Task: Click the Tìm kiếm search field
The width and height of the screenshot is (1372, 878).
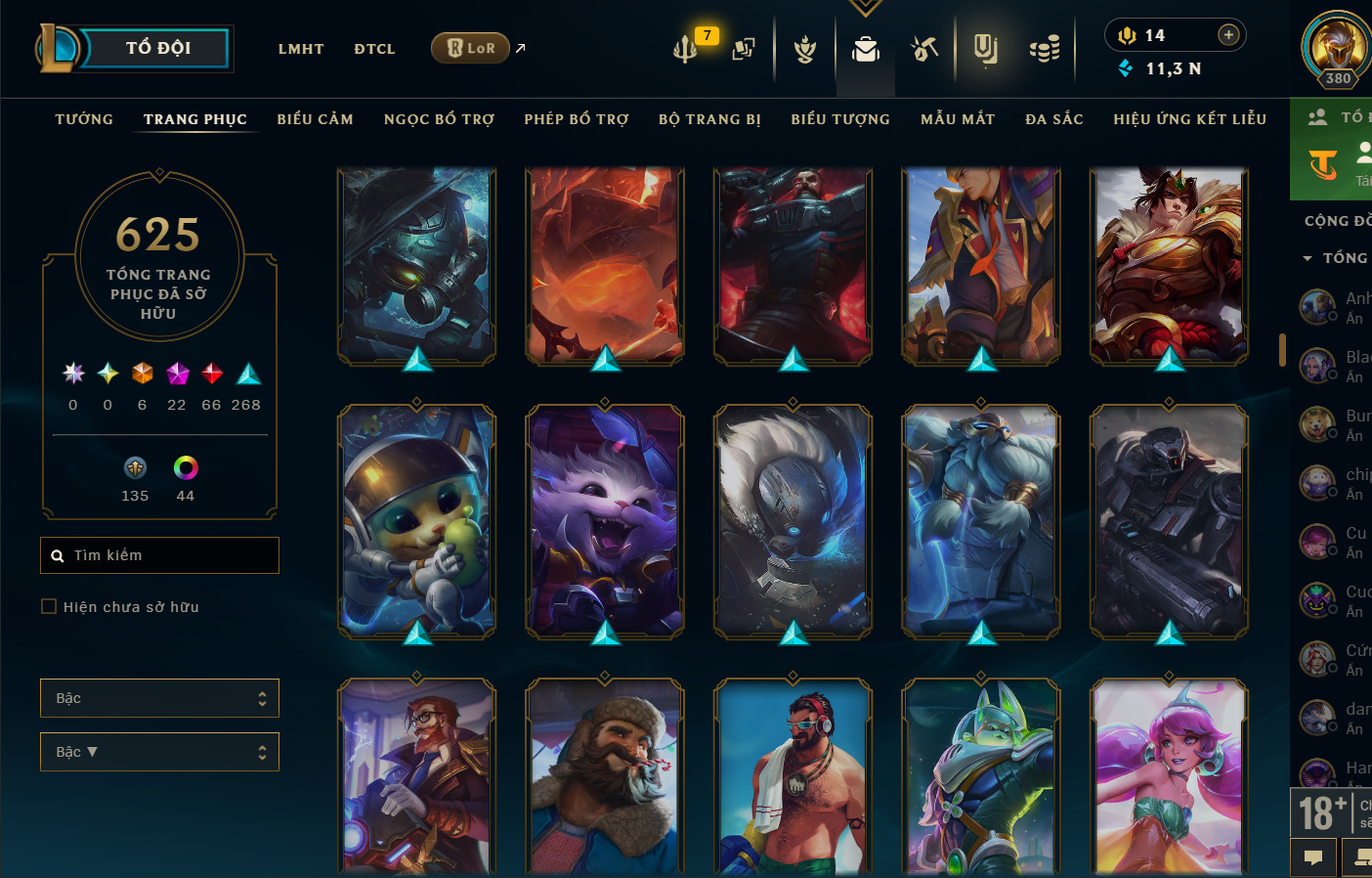Action: (160, 555)
